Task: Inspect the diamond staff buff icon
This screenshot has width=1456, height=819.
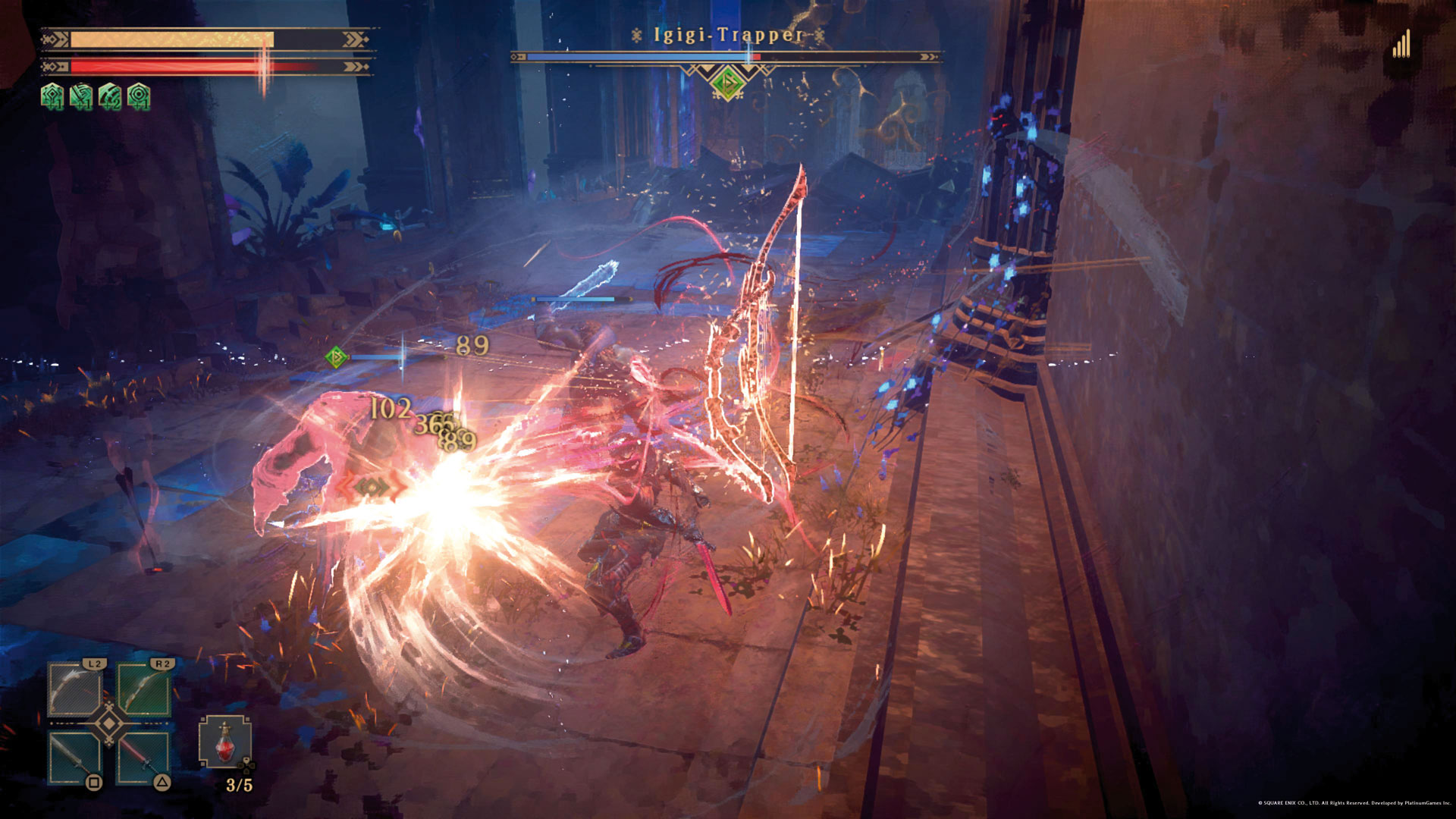Action: (x=52, y=96)
